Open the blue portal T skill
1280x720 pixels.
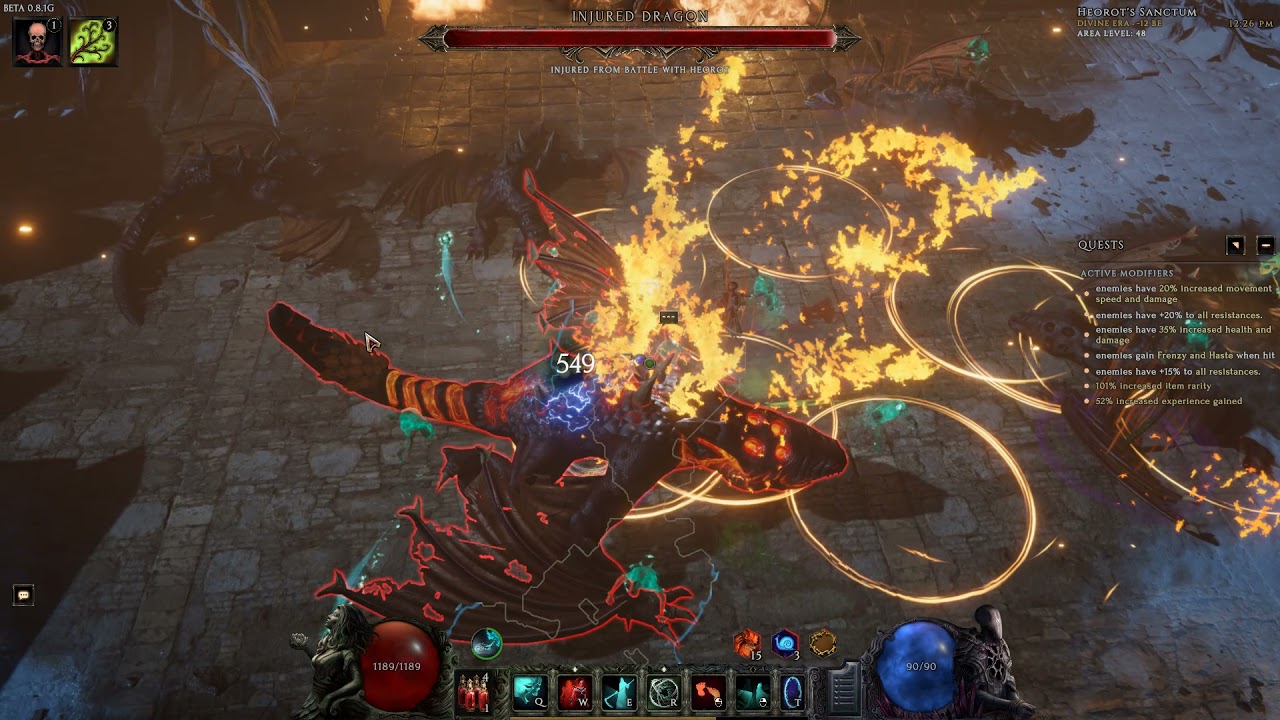pos(794,691)
